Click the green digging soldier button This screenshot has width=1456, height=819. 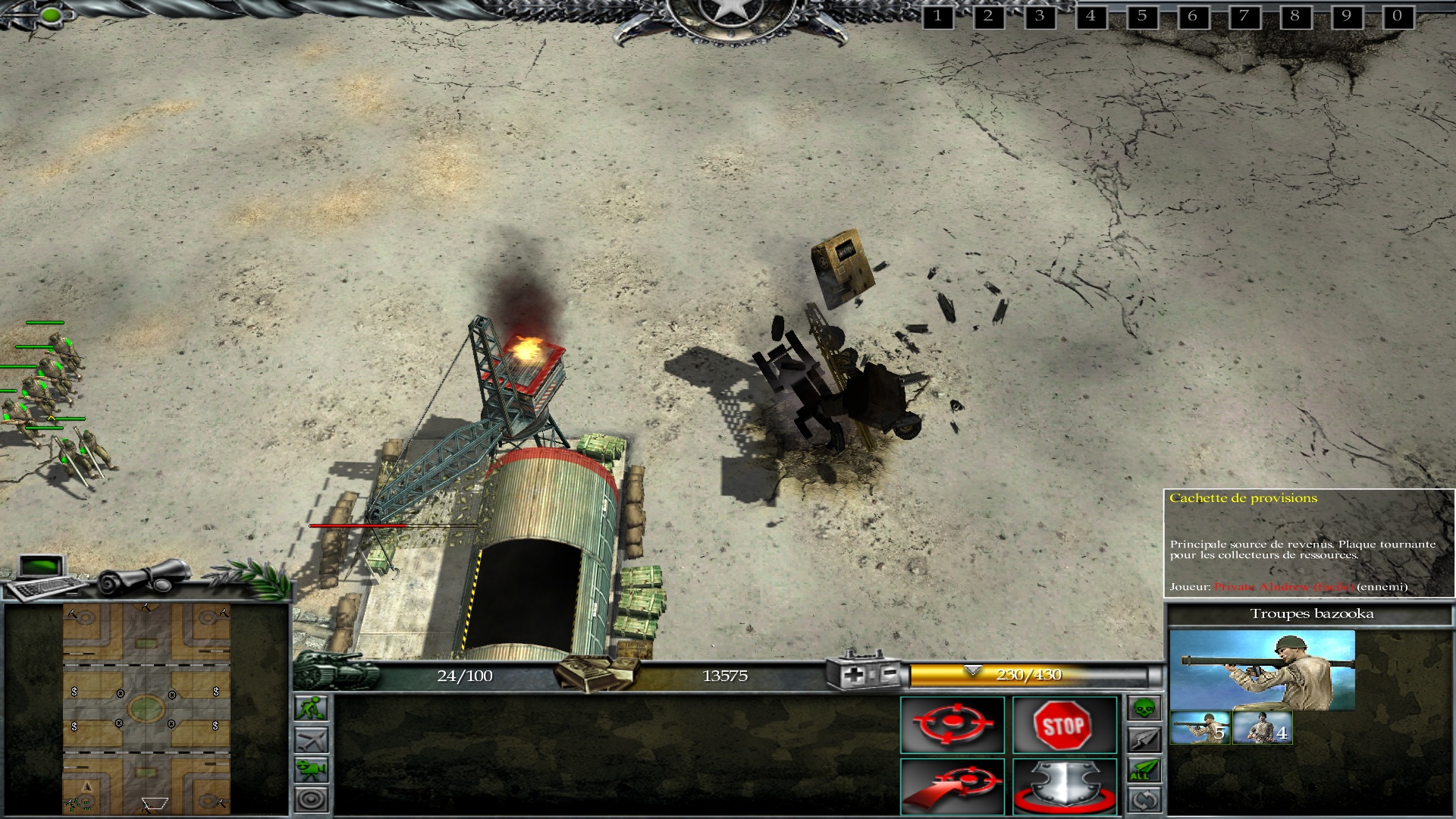coord(312,708)
